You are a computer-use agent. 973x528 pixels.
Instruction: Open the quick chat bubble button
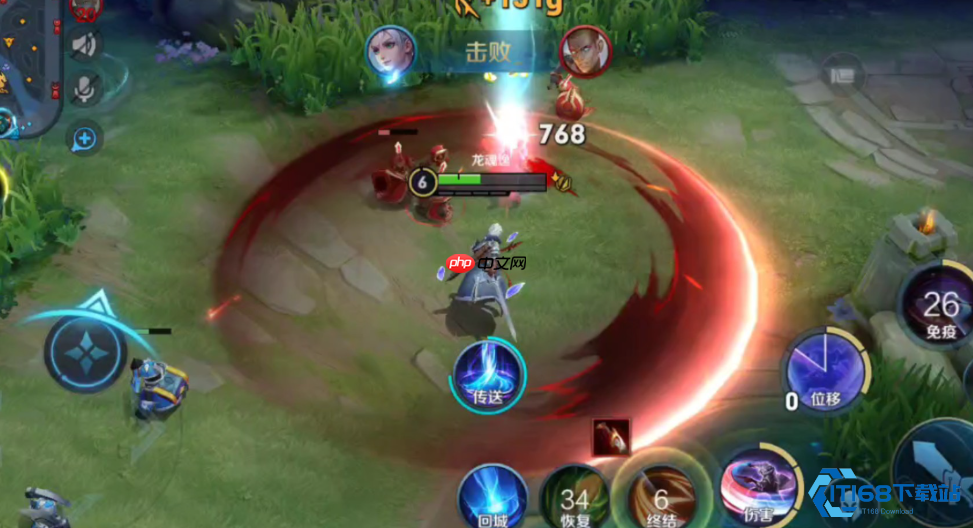coord(84,138)
